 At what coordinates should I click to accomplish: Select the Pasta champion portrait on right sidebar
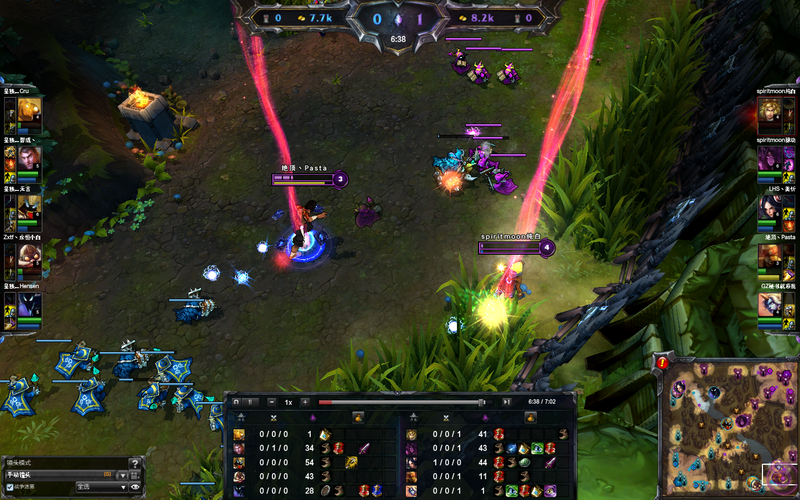click(769, 256)
